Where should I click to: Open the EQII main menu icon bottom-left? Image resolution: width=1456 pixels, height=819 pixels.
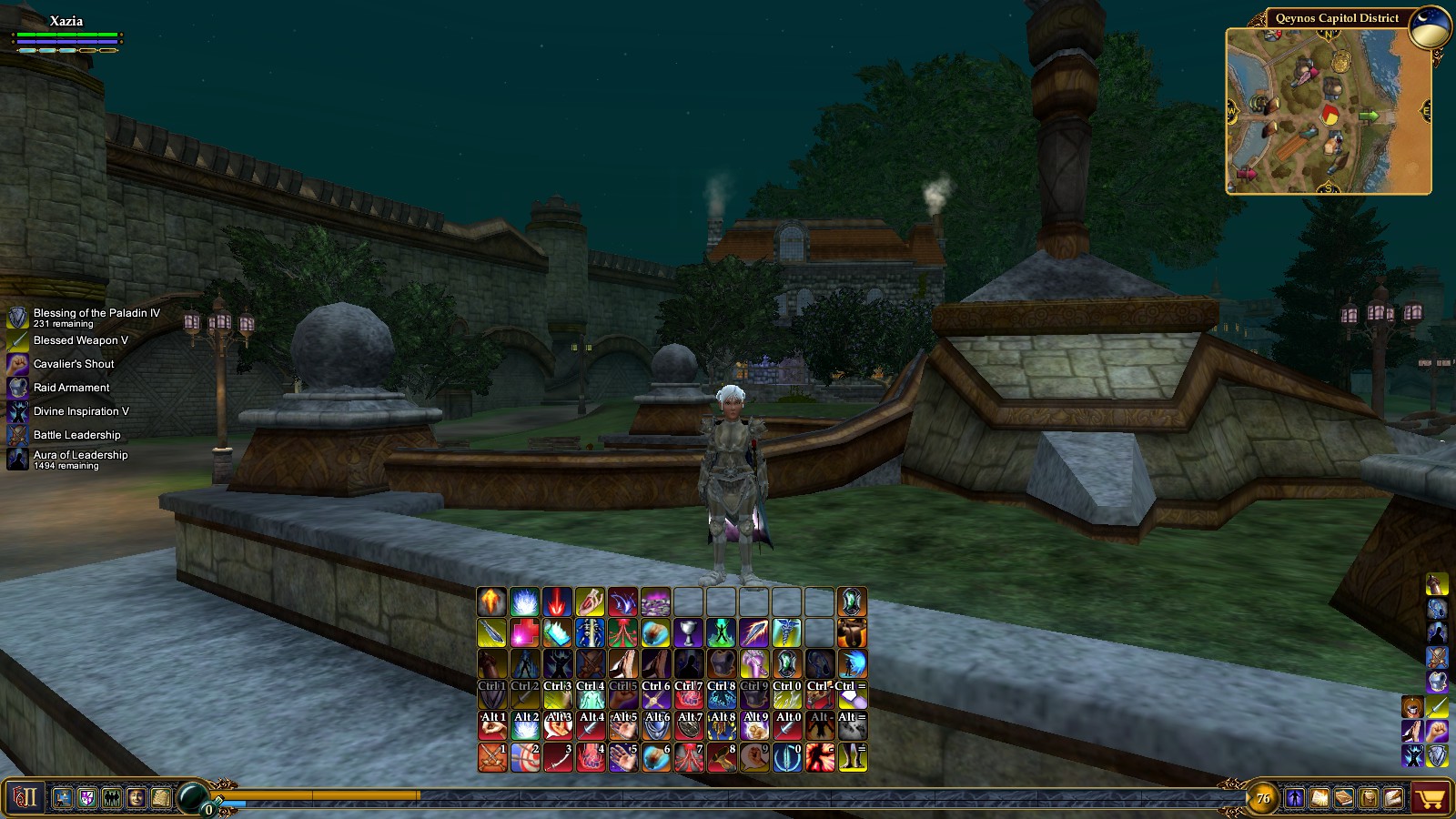click(x=23, y=798)
